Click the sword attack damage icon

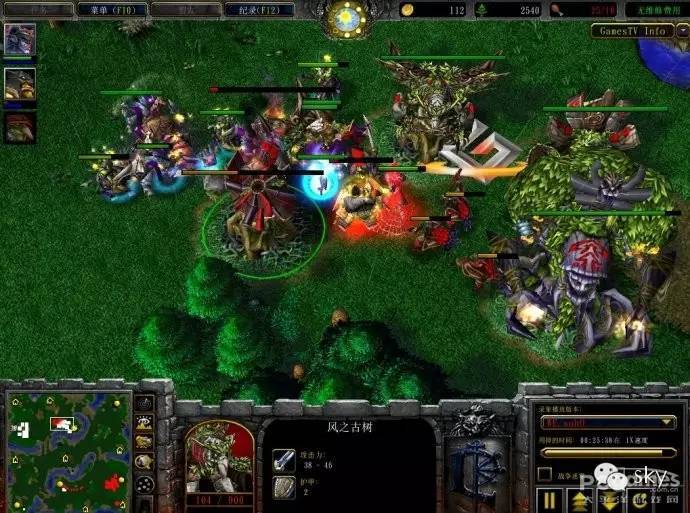click(283, 459)
